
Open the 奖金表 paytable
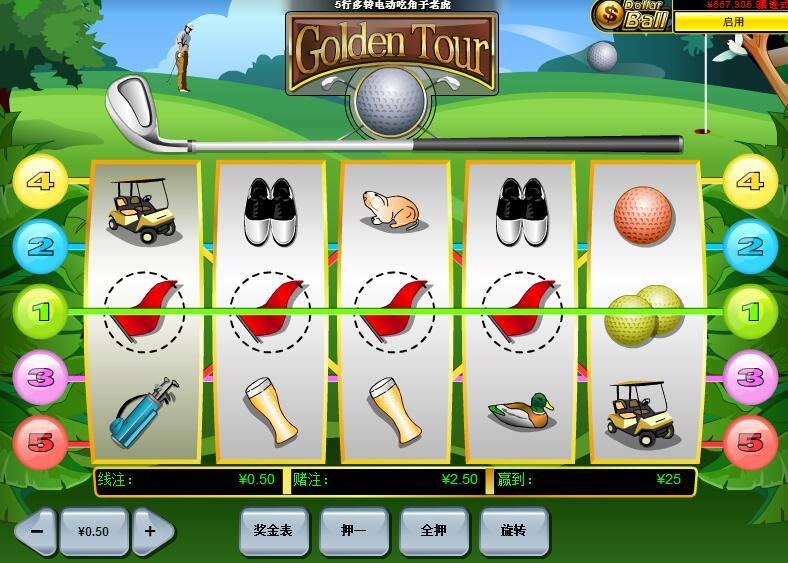(x=273, y=530)
